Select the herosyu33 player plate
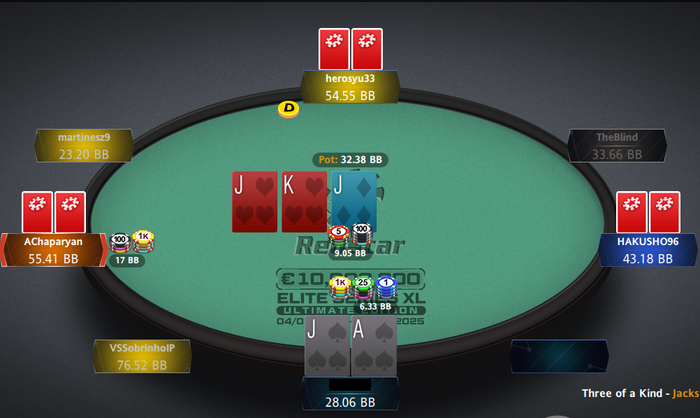Viewport: 700px width, 418px height. 350,87
